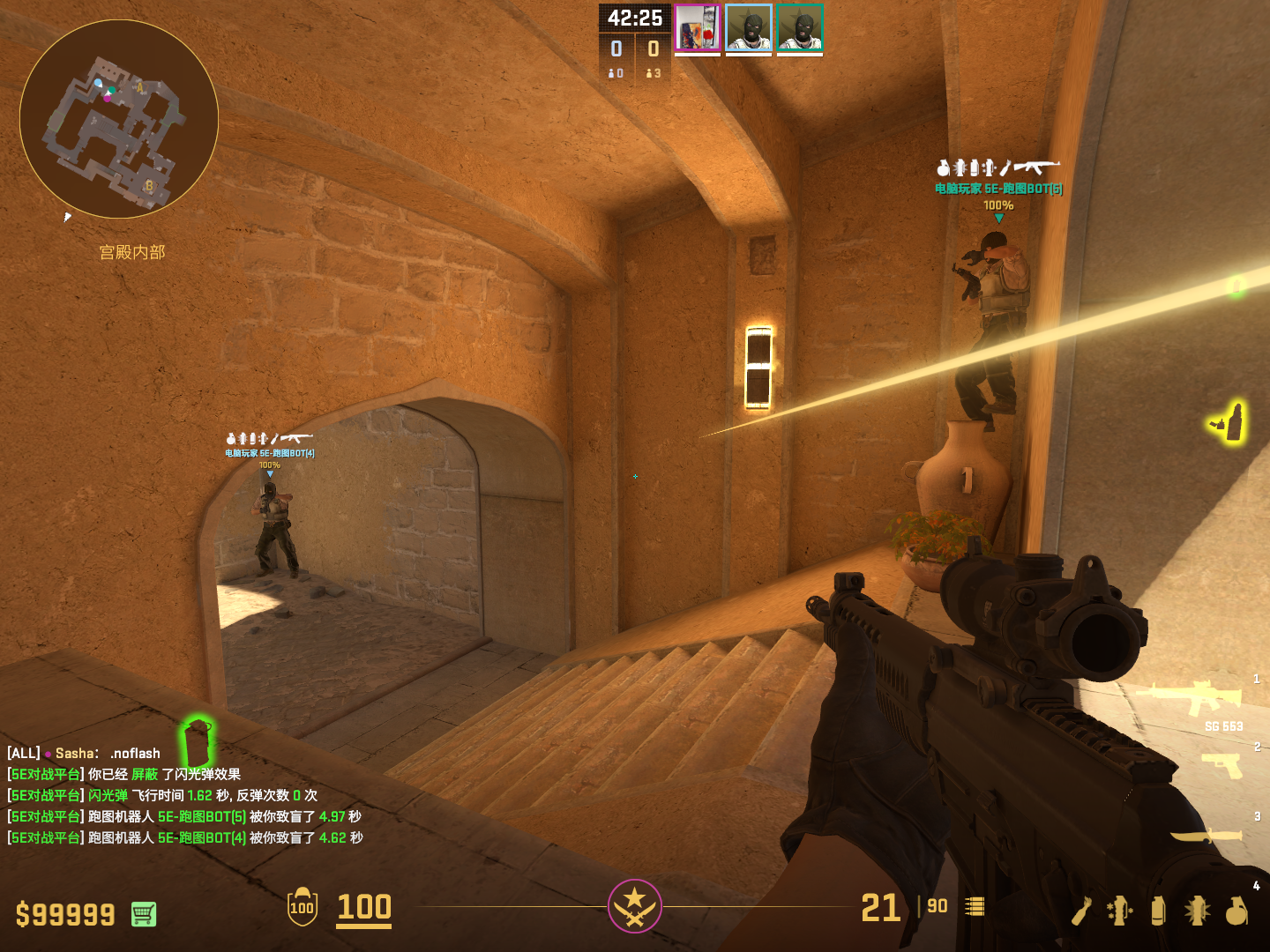Click the terrorist team emblem
Image resolution: width=1270 pixels, height=952 pixels.
pyautogui.click(x=634, y=906)
